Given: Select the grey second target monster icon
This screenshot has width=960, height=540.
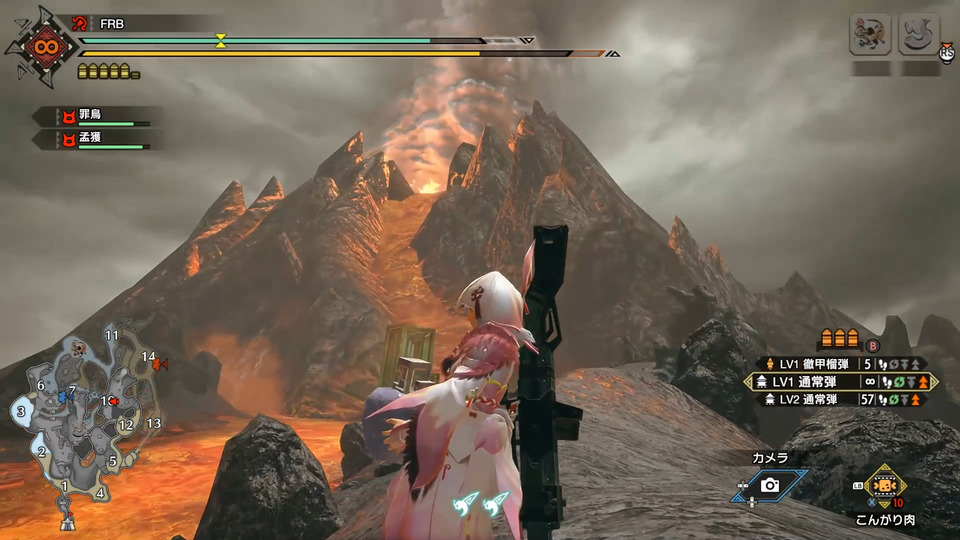Looking at the screenshot, I should (x=918, y=35).
